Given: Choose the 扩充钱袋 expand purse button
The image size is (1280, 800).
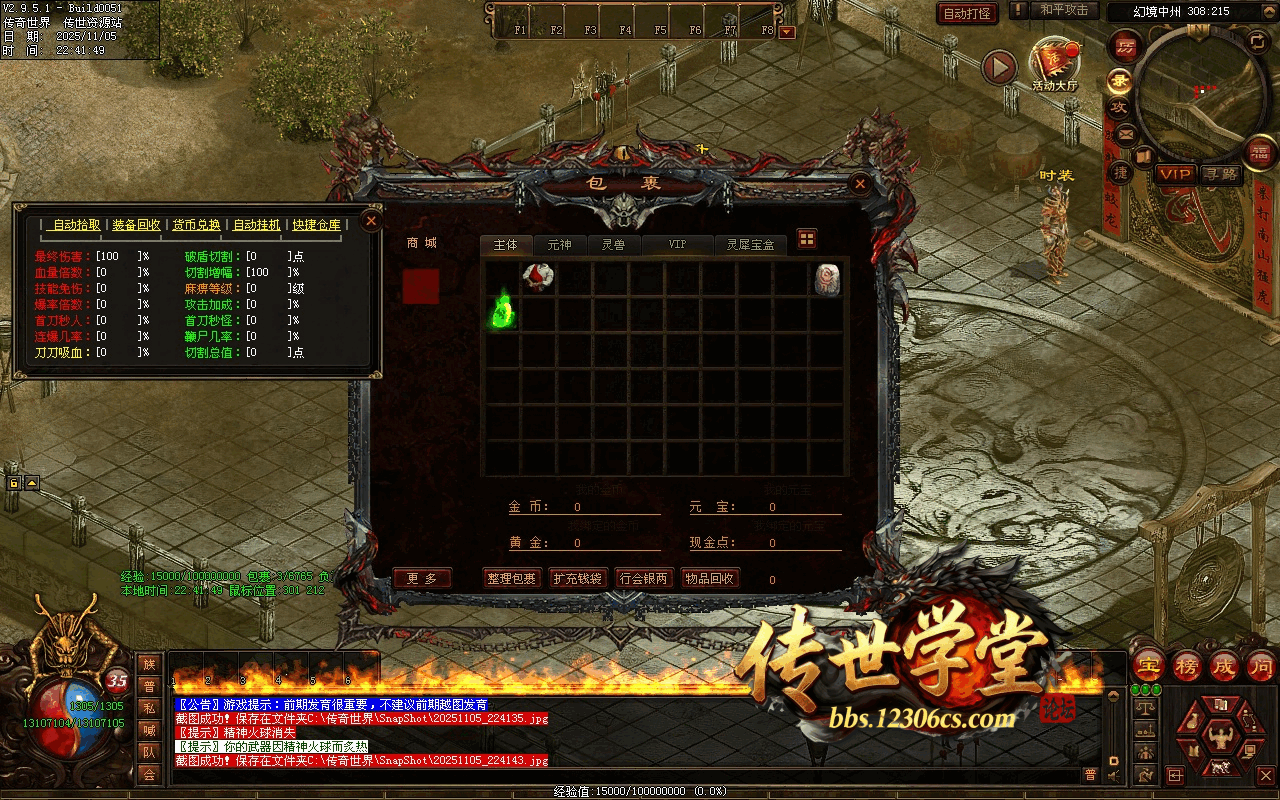Looking at the screenshot, I should pos(578,578).
